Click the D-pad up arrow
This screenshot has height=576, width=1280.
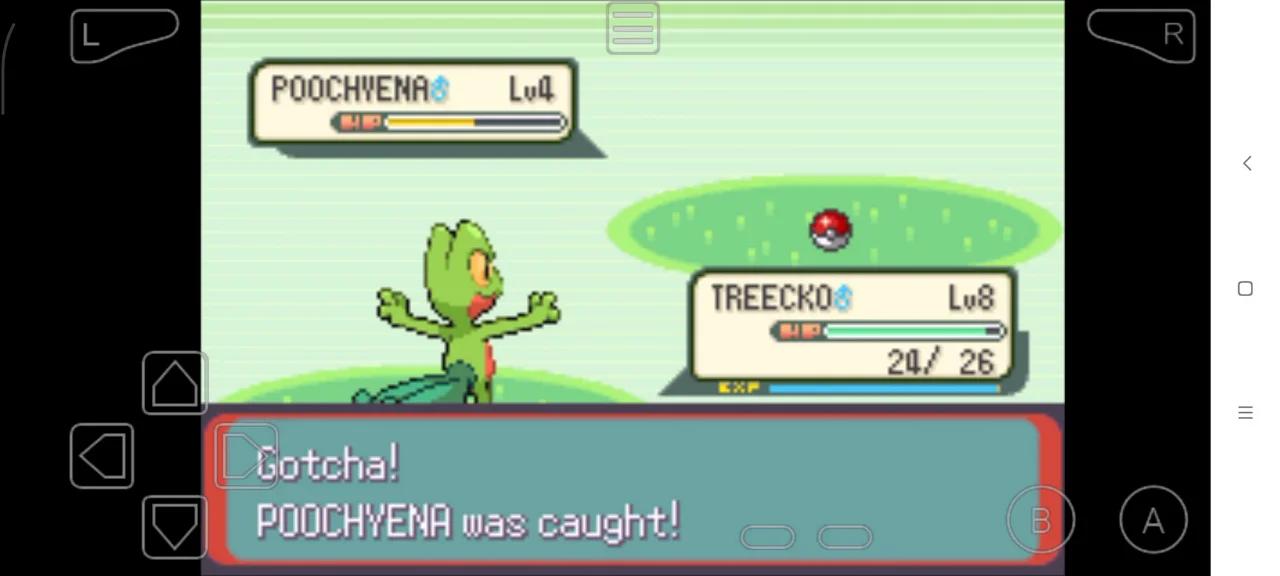pos(175,383)
